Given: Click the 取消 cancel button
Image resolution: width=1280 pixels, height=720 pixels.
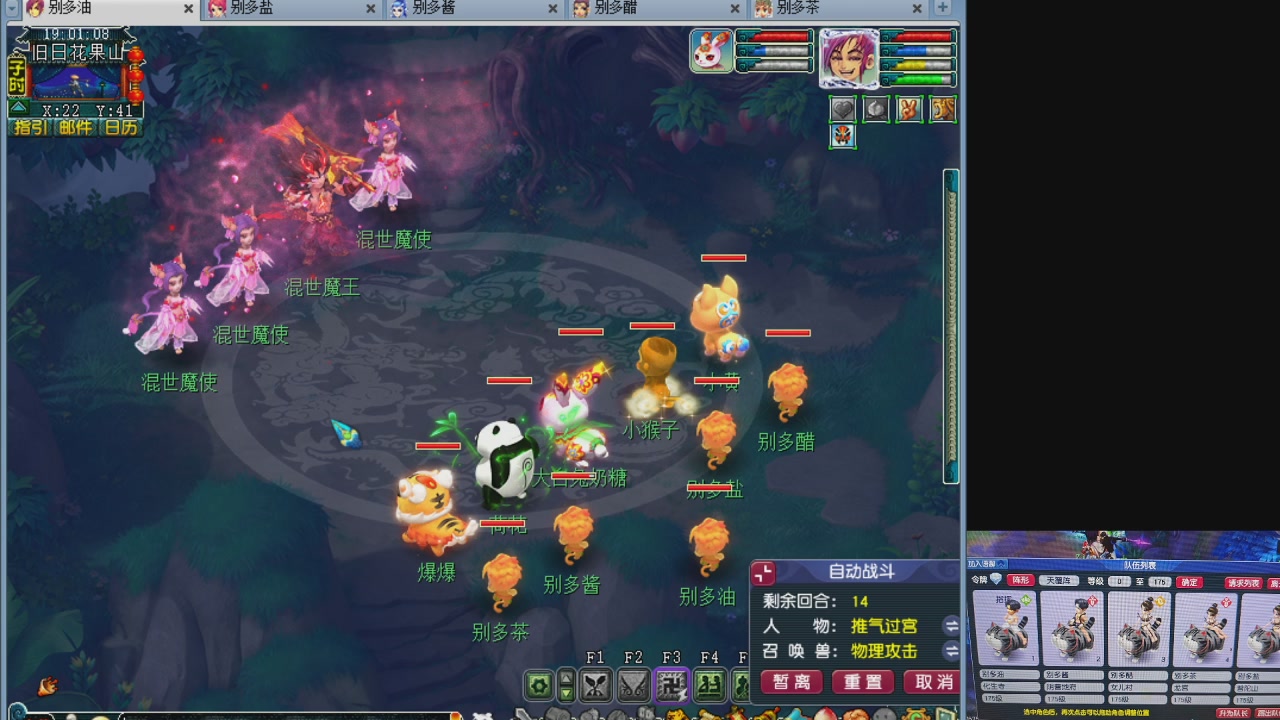Looking at the screenshot, I should [x=931, y=682].
